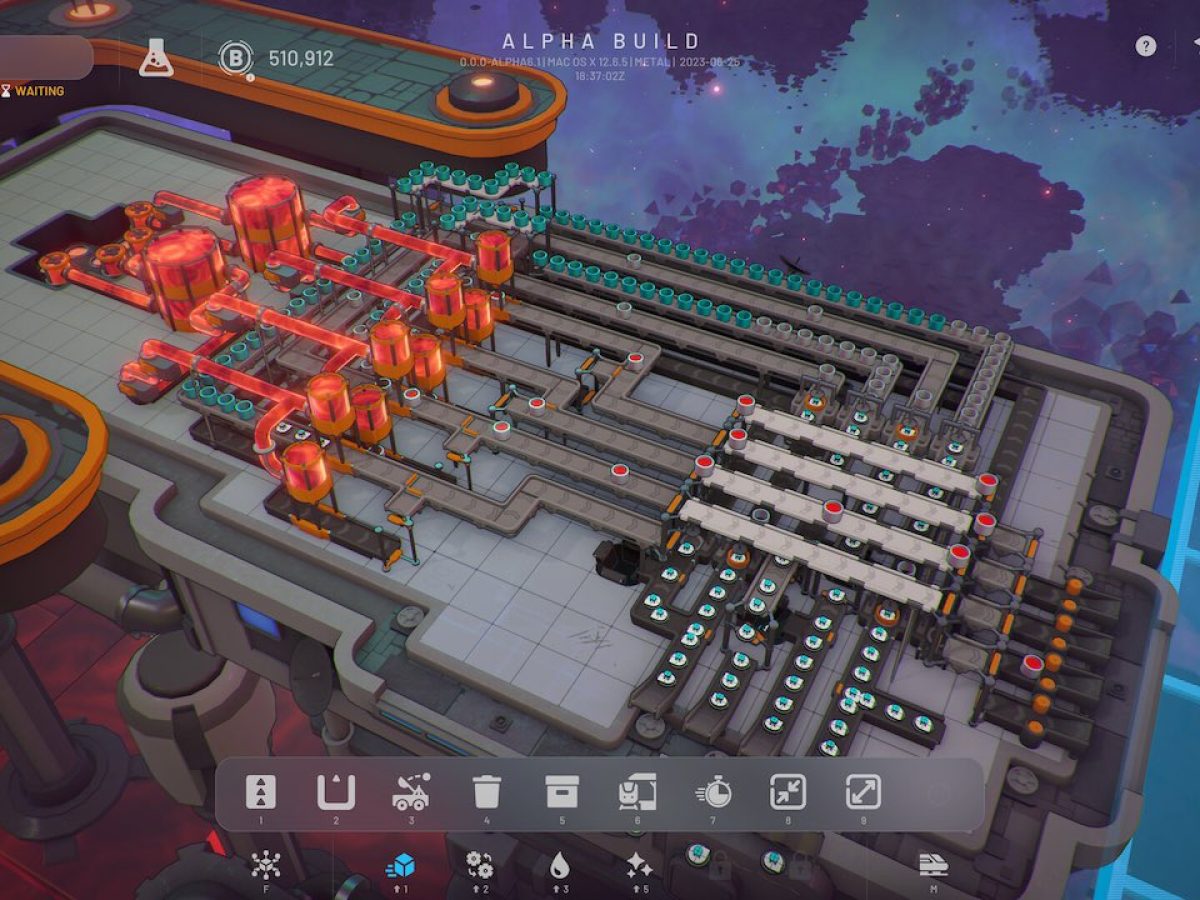Select the inward arrows compress tool
Screen dimensions: 1200x900
click(x=788, y=793)
